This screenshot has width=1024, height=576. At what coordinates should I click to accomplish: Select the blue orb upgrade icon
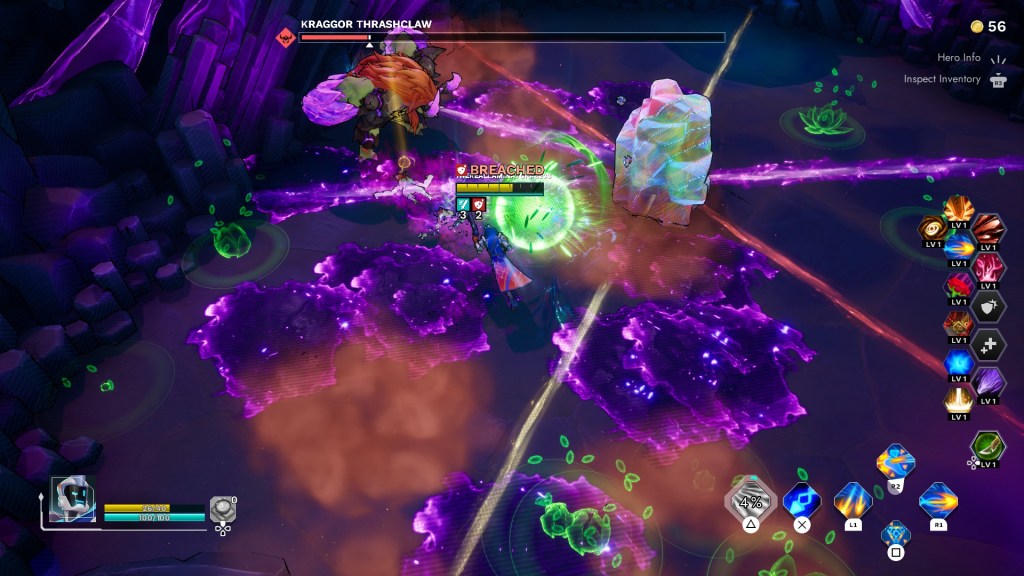(x=959, y=362)
